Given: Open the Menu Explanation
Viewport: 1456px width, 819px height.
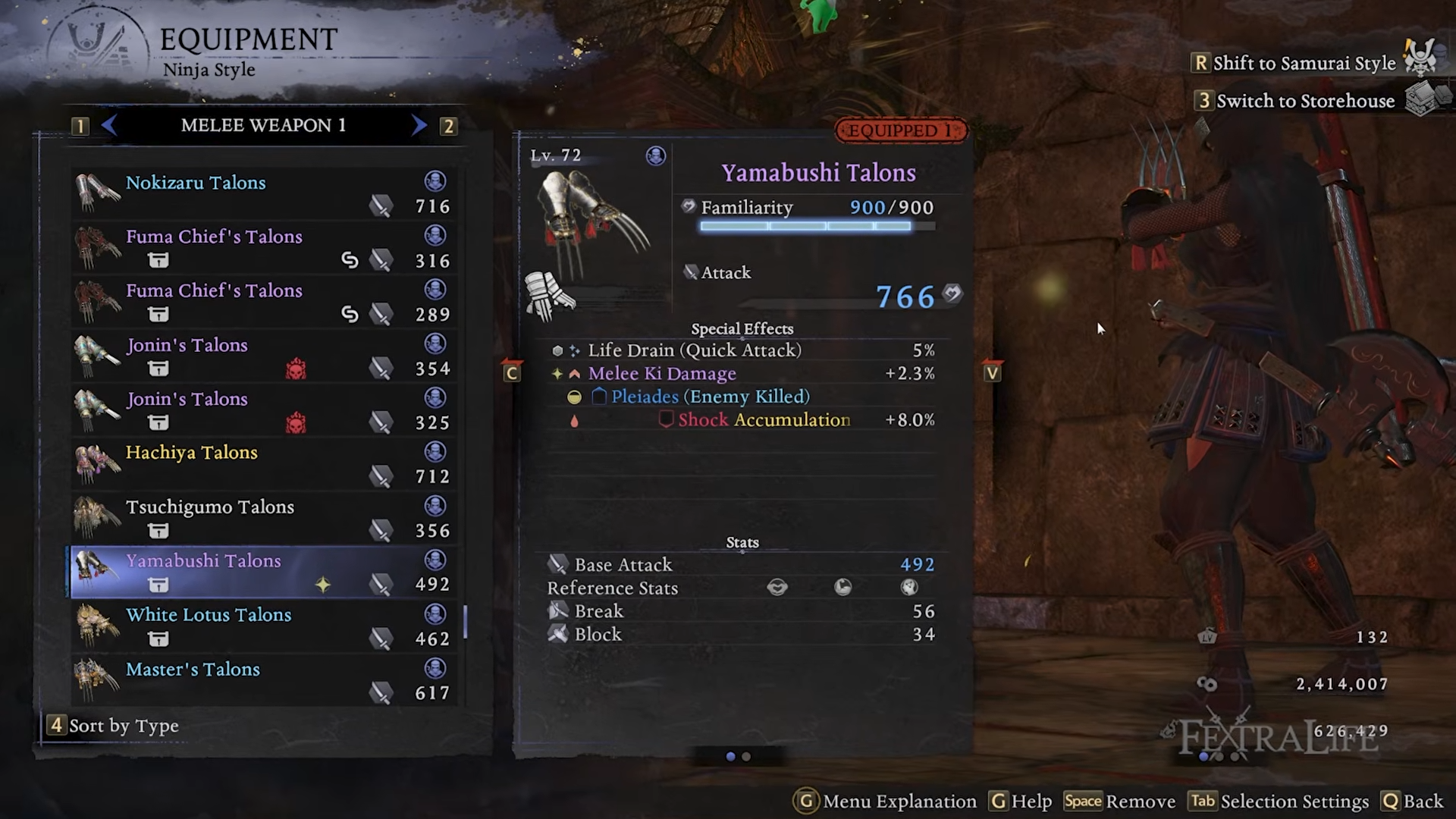Looking at the screenshot, I should pos(886,802).
